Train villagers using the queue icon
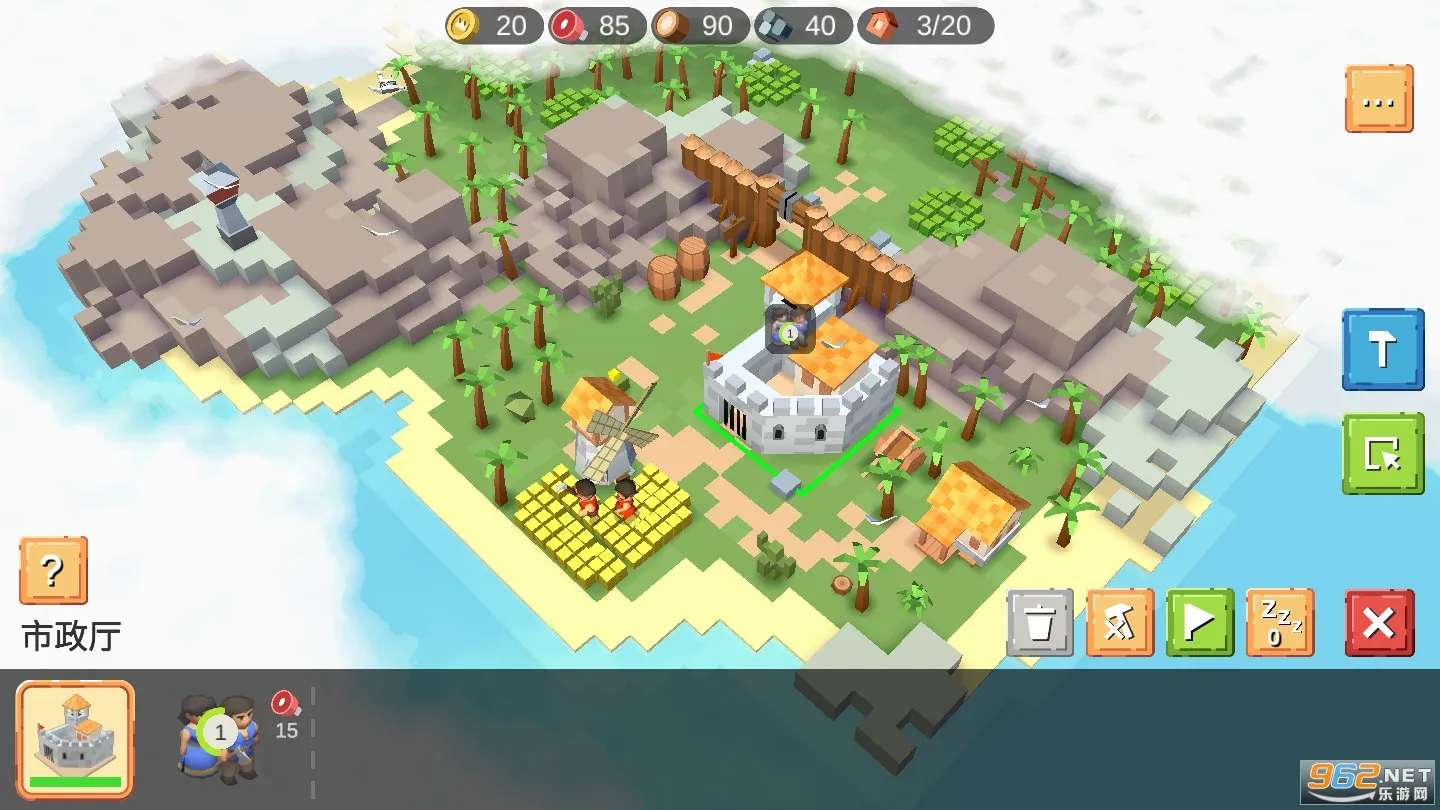This screenshot has width=1440, height=810. click(220, 736)
